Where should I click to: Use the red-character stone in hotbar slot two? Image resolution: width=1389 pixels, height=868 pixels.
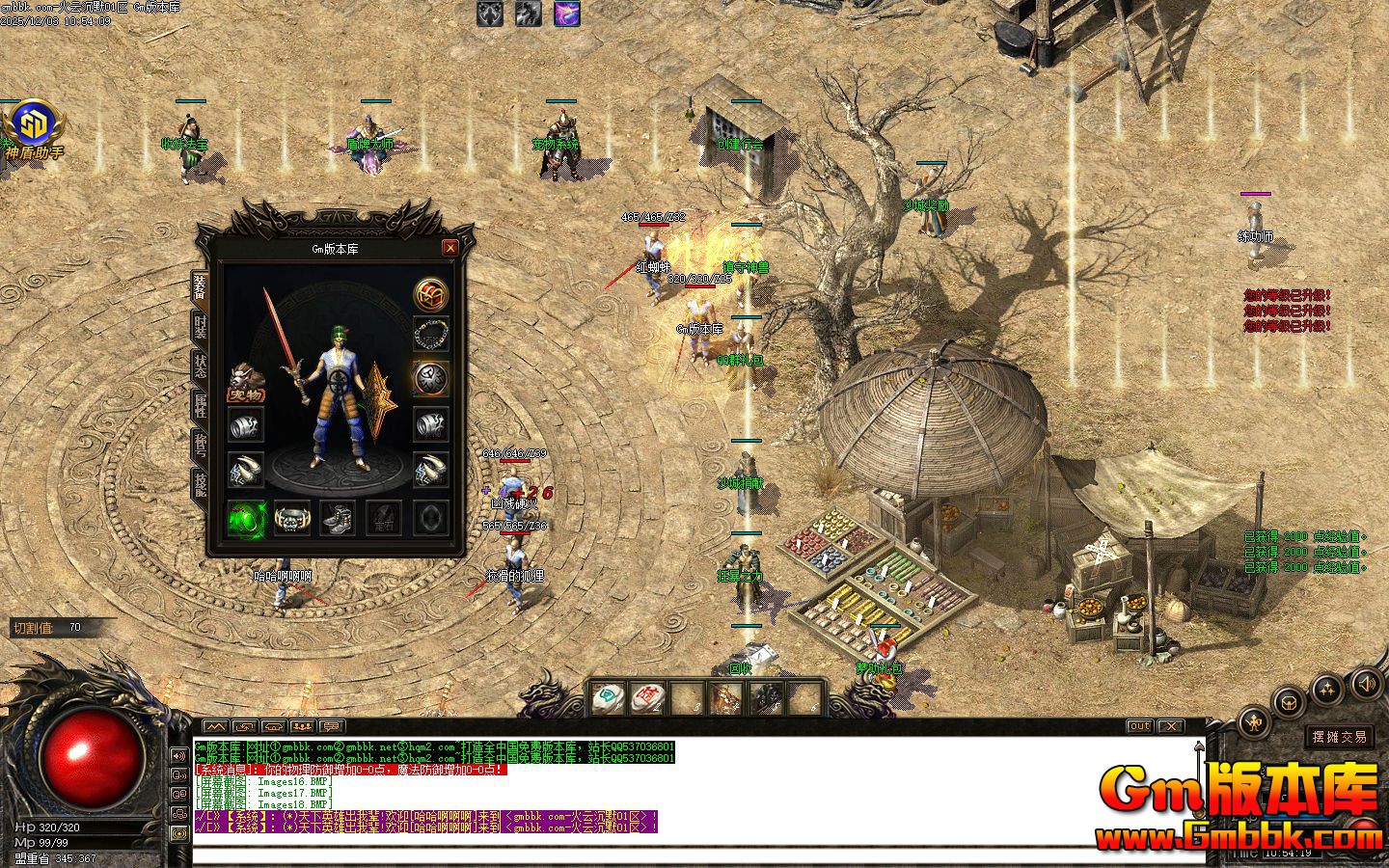tap(649, 696)
